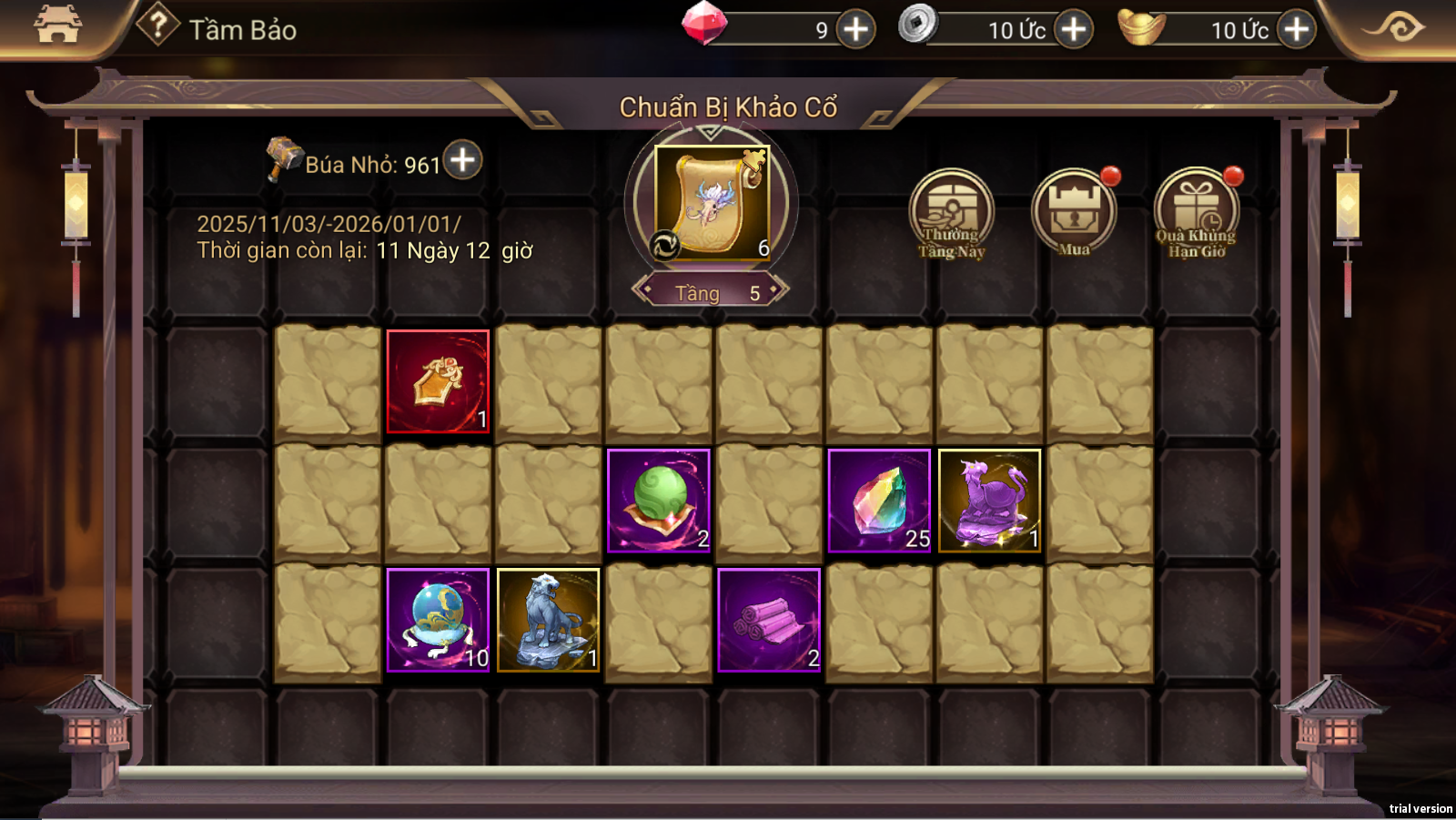1456x820 pixels.
Task: Select the featured scroll reward icon
Action: (x=712, y=203)
